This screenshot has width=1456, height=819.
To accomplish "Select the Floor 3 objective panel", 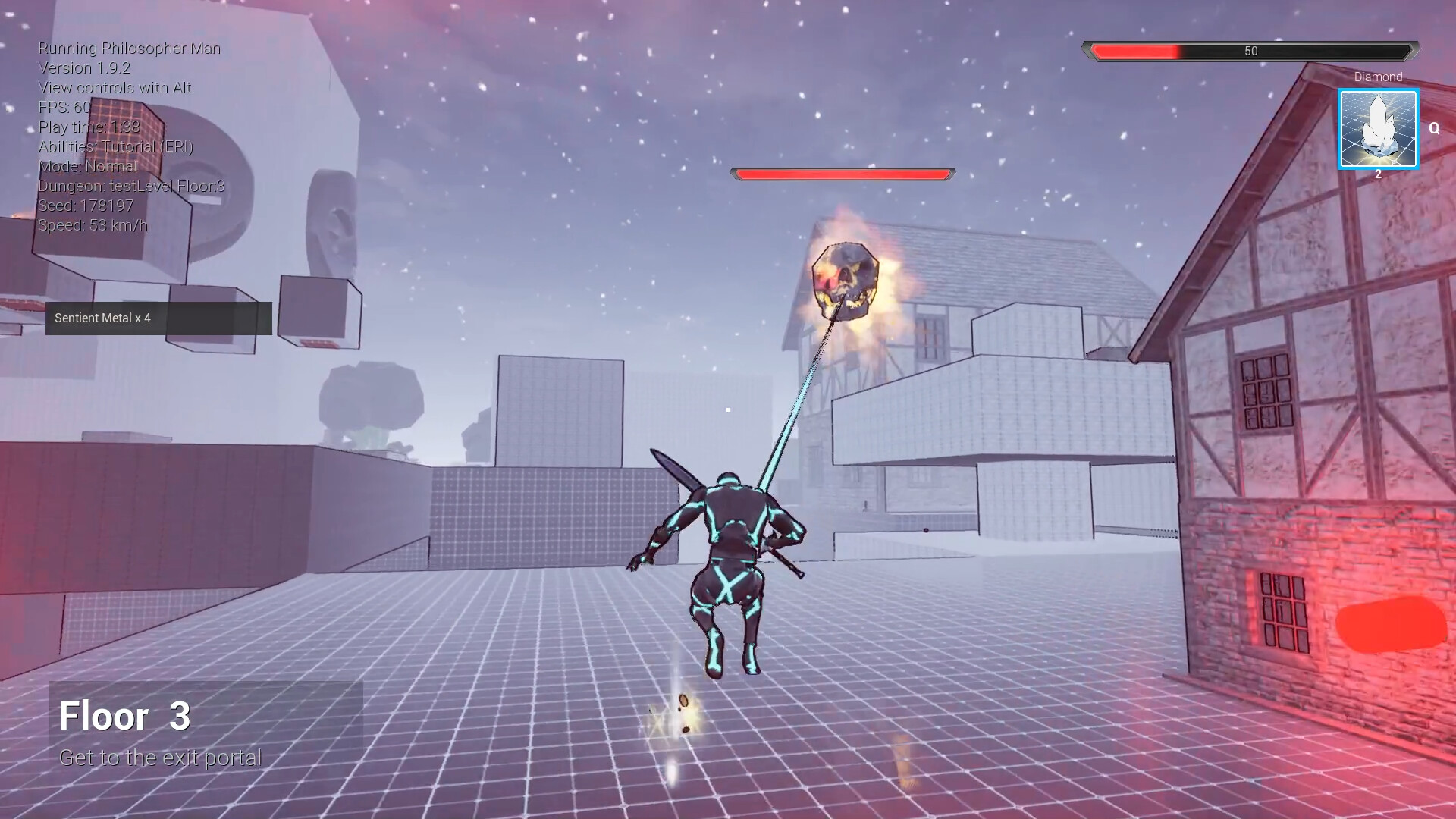I will [206, 725].
